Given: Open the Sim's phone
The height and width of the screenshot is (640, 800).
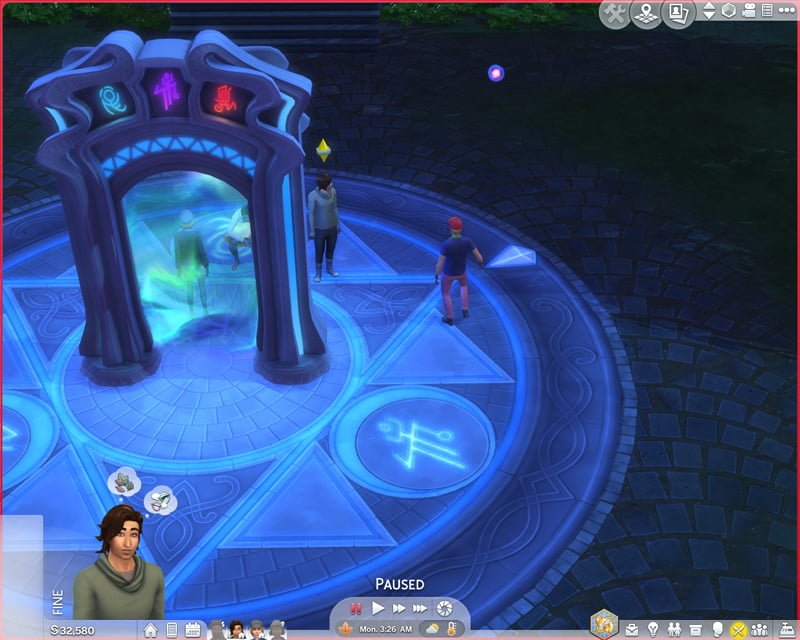Looking at the screenshot, I should coord(171,630).
